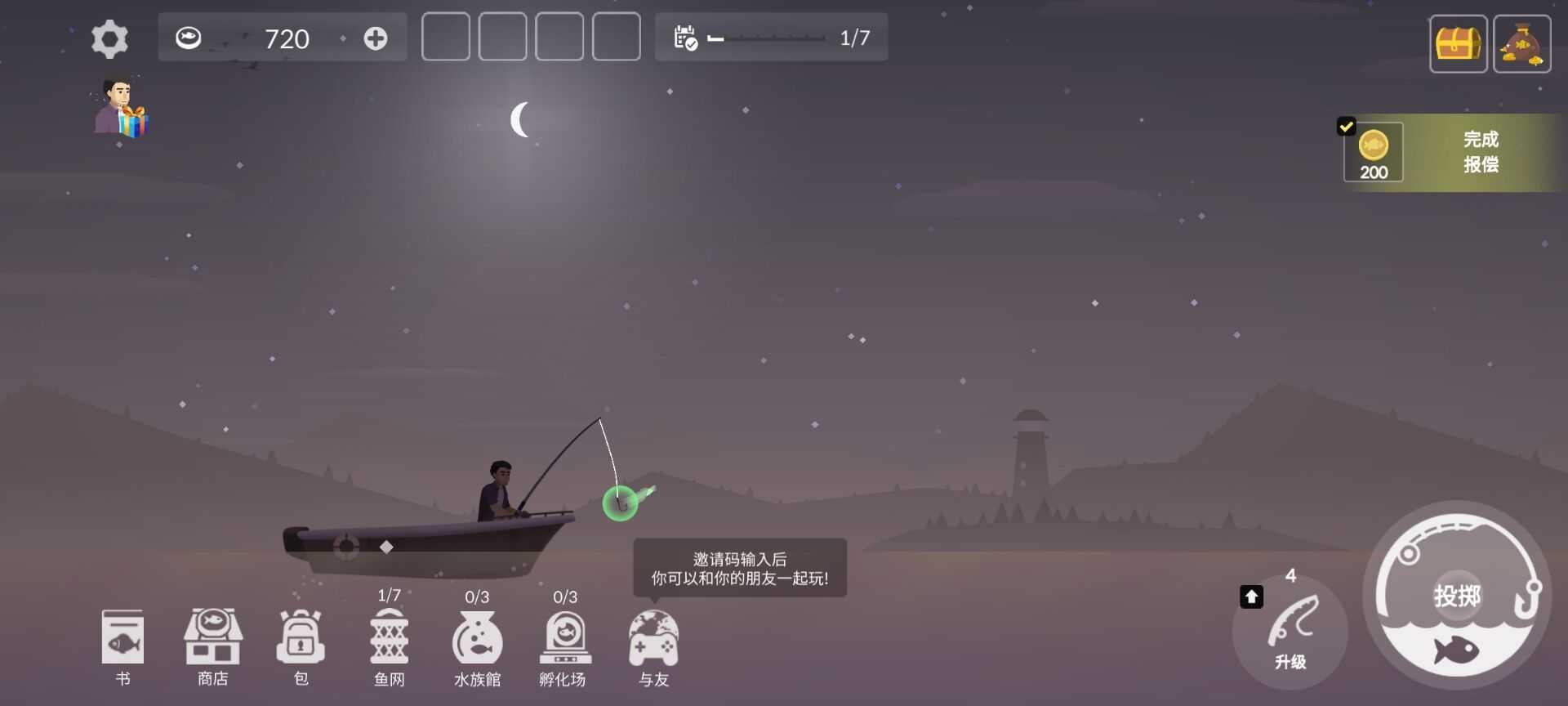Open play with friends (与友)
The height and width of the screenshot is (706, 1568).
pyautogui.click(x=653, y=646)
